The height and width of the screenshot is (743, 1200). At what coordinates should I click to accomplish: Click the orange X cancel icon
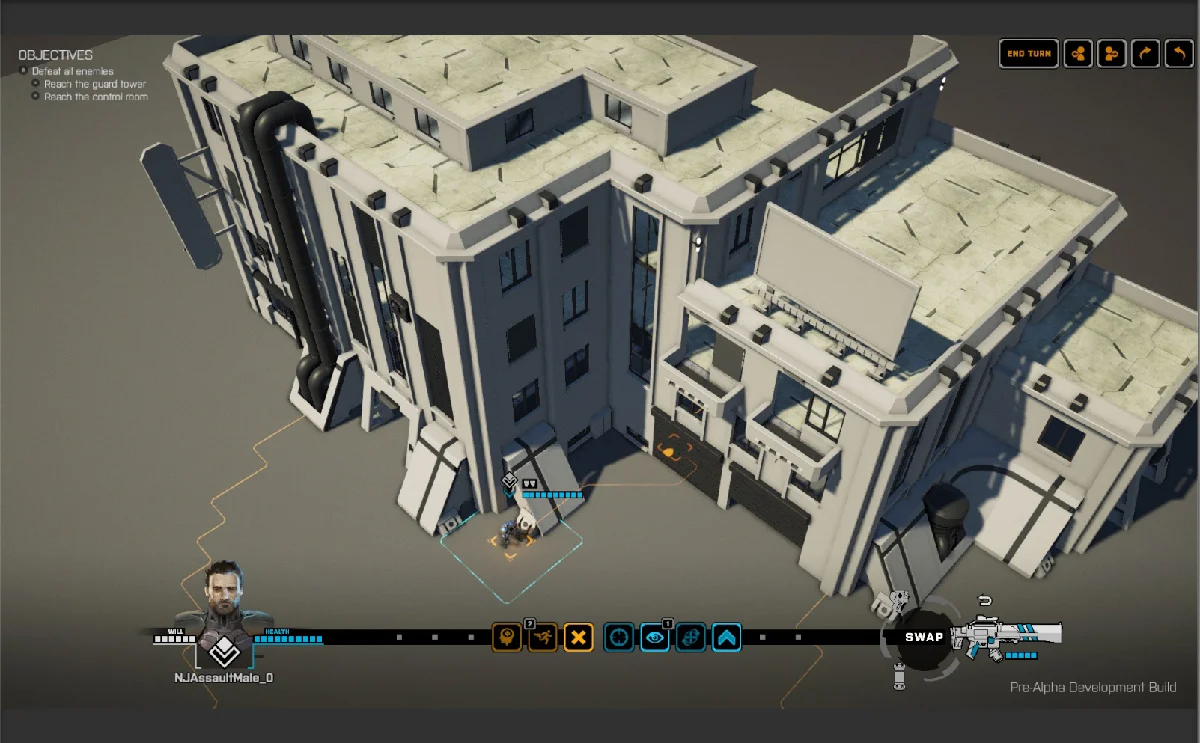coord(579,637)
